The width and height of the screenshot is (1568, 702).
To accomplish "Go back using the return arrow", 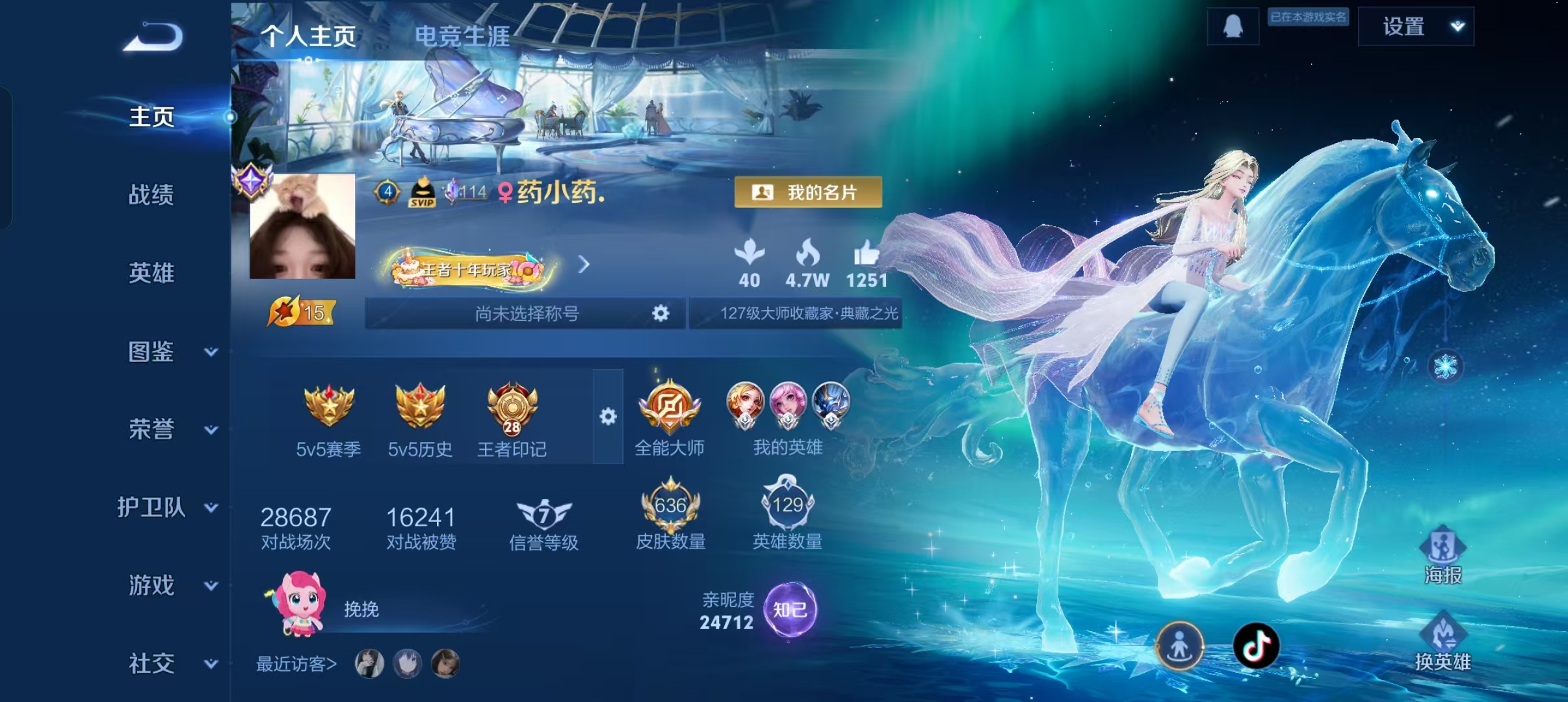I will 153,36.
